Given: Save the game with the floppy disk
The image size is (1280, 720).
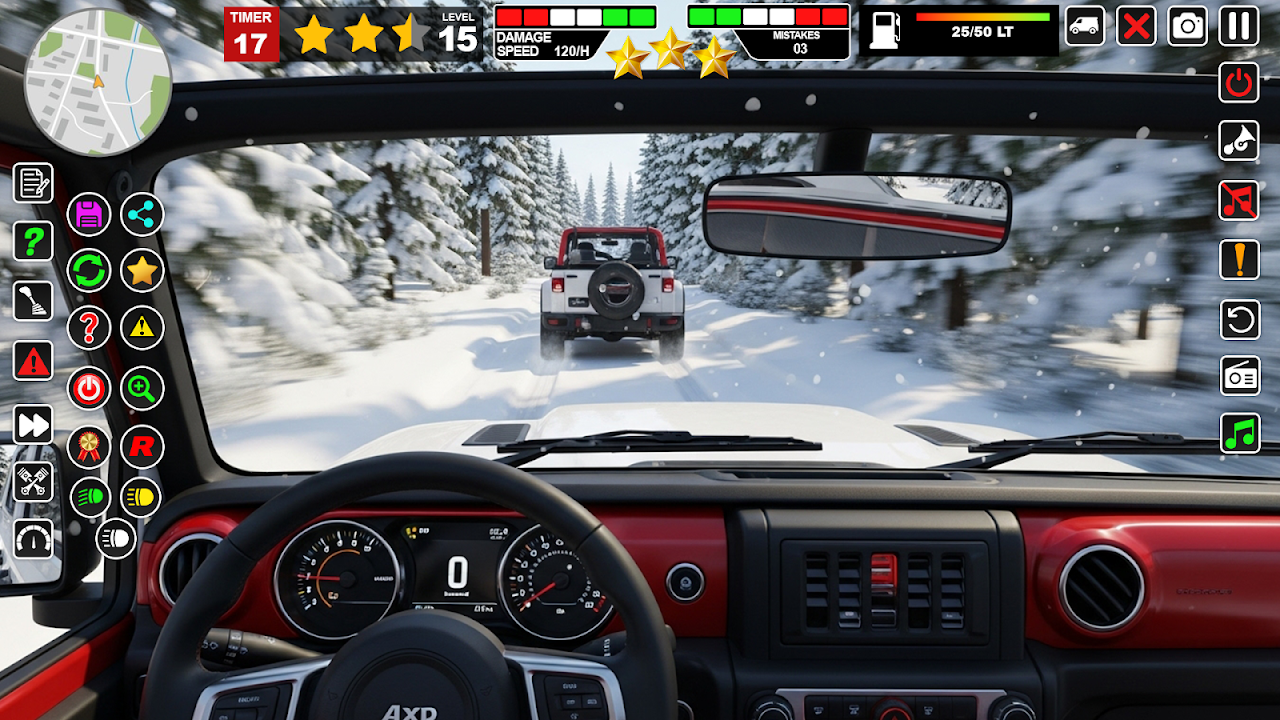Looking at the screenshot, I should pos(89,214).
